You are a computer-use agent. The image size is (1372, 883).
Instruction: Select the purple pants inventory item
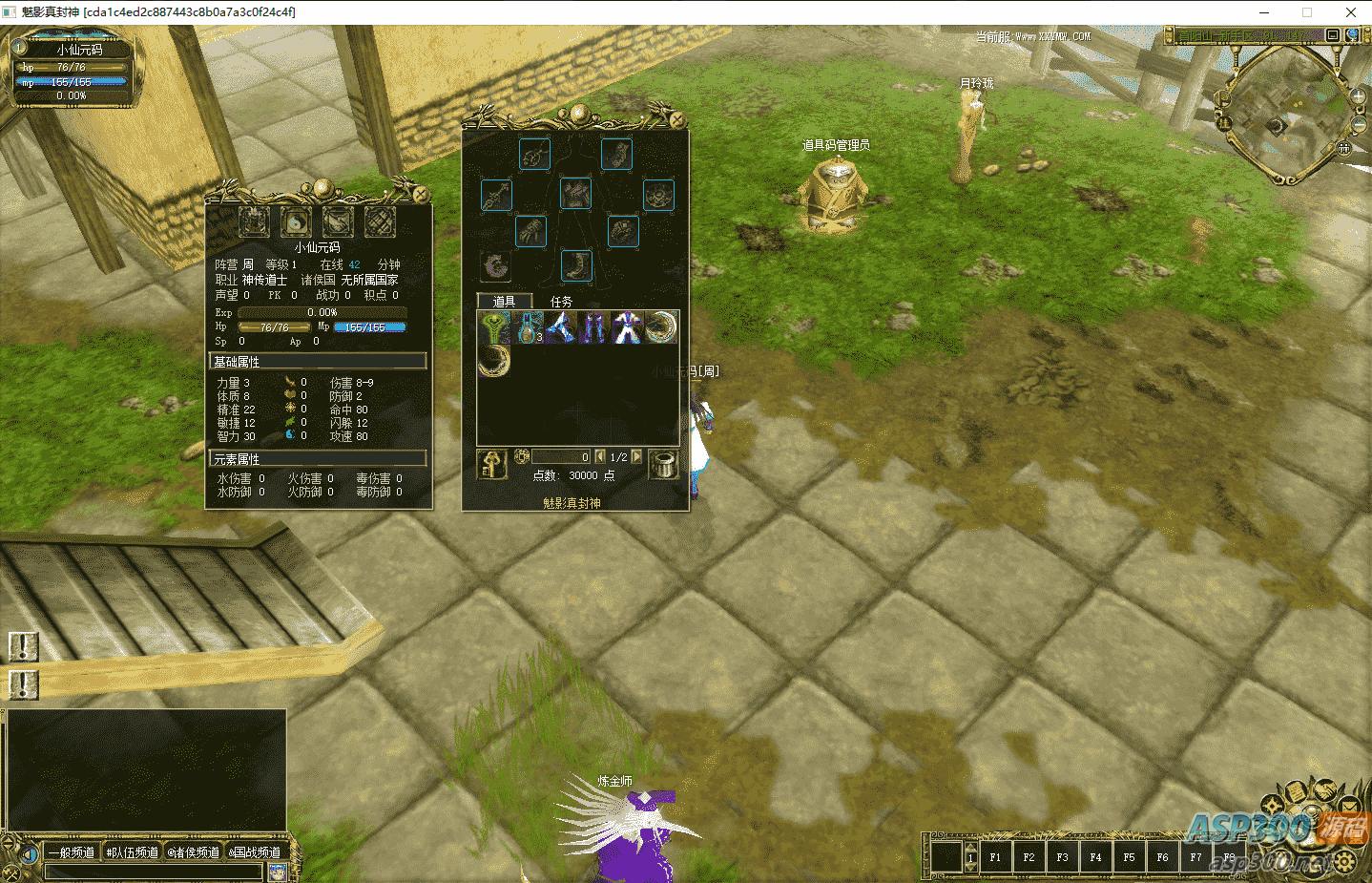pos(593,327)
